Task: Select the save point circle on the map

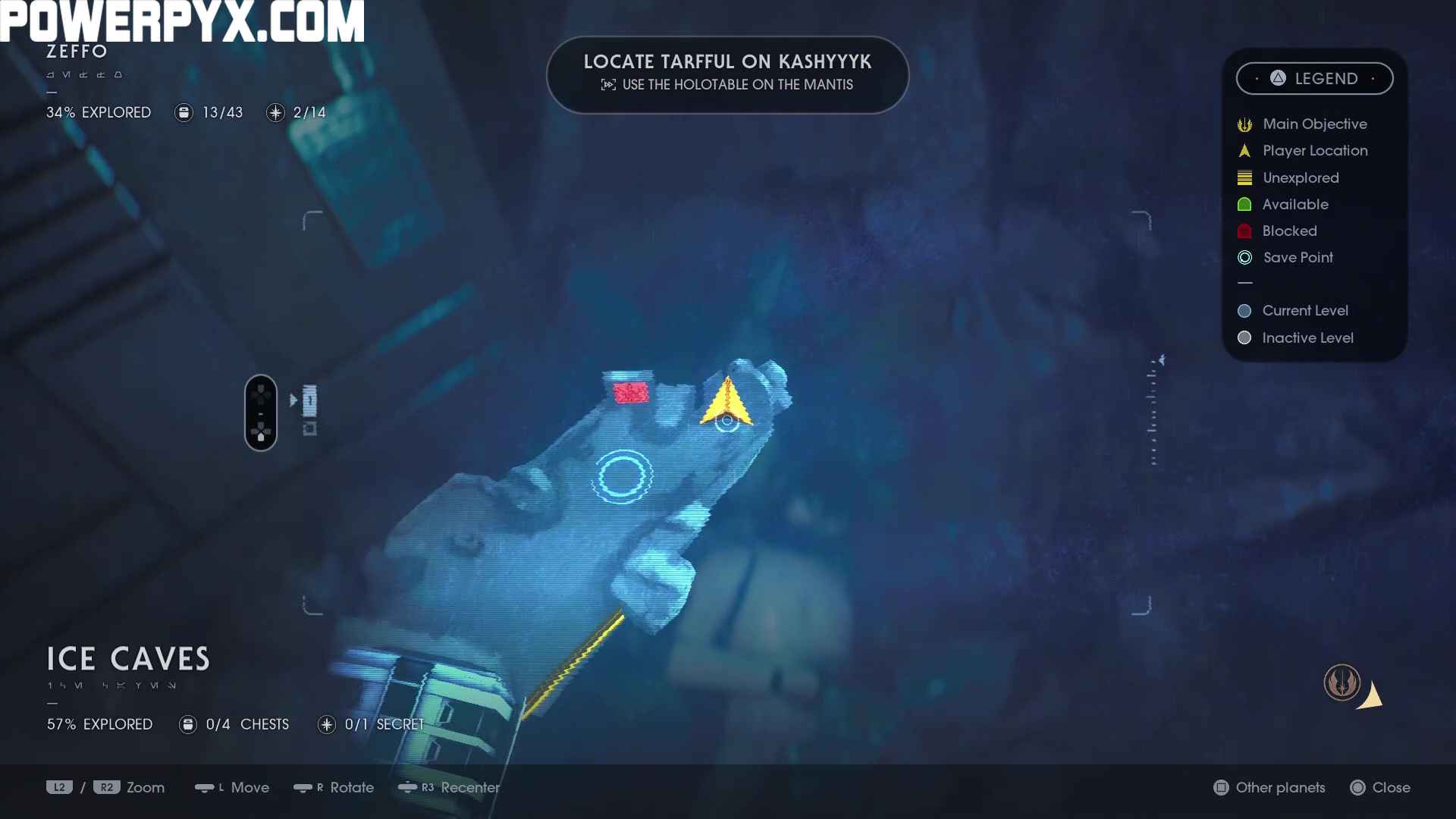Action: [622, 476]
